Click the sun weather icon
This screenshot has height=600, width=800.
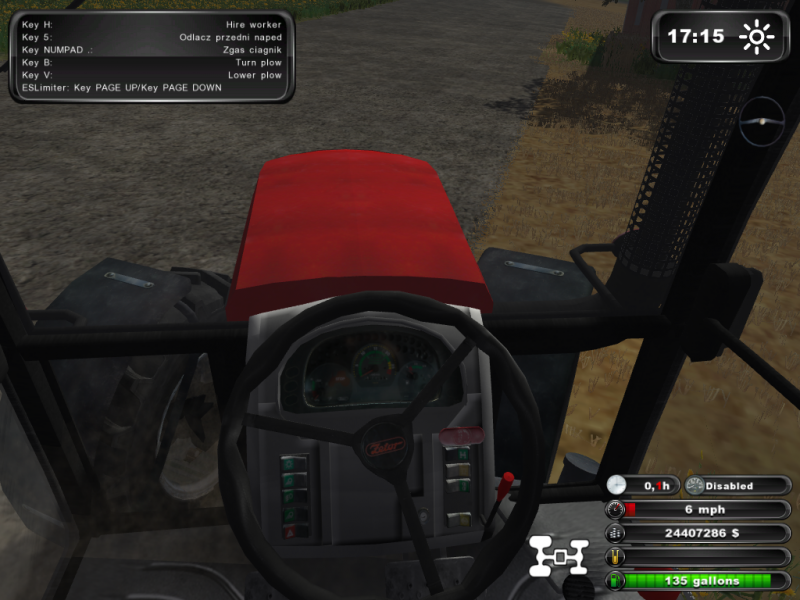(757, 37)
